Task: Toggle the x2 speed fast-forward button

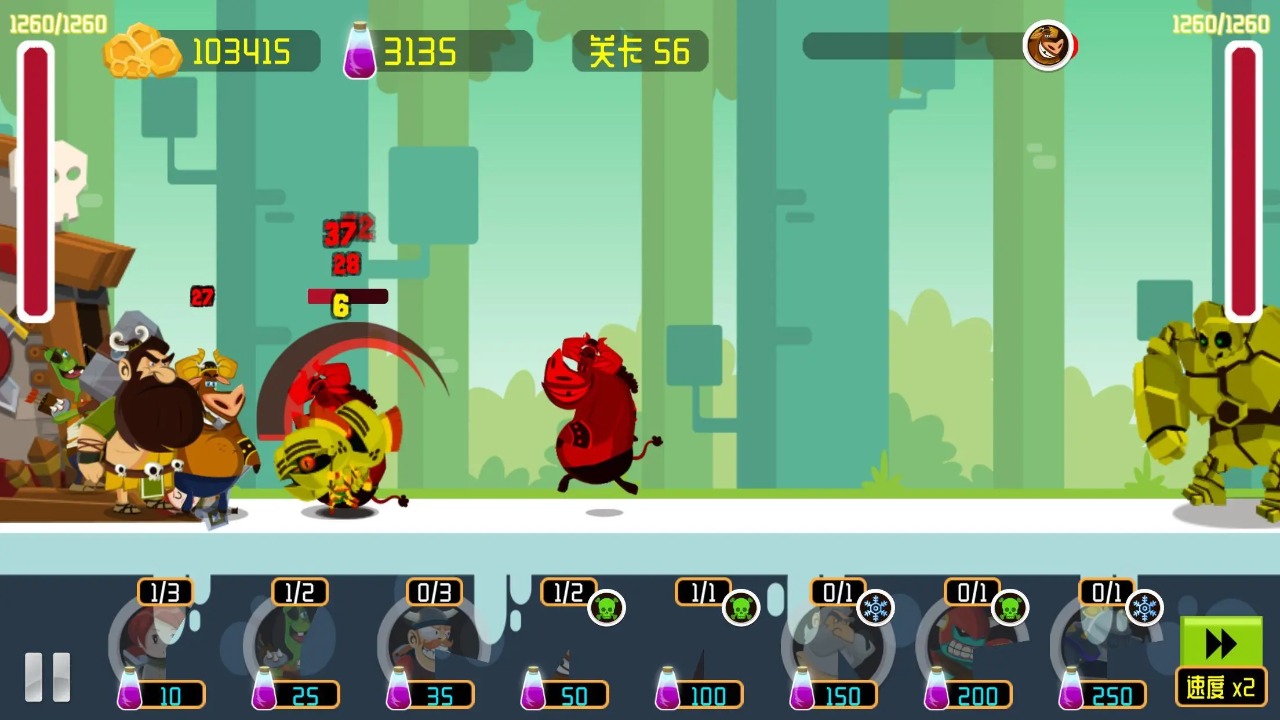Action: tap(1221, 660)
